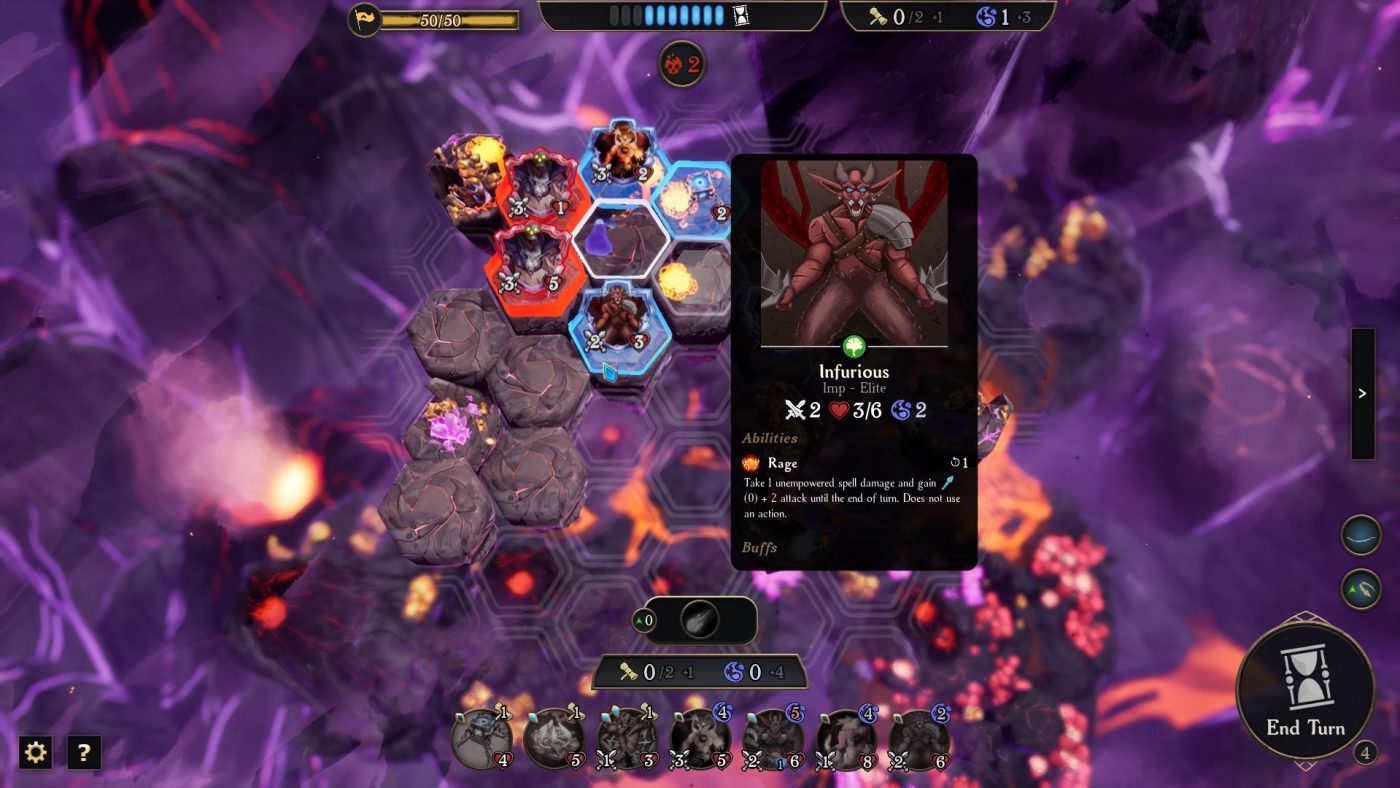The width and height of the screenshot is (1400, 788).
Task: Expand the right side panel chevron
Action: [x=1361, y=393]
